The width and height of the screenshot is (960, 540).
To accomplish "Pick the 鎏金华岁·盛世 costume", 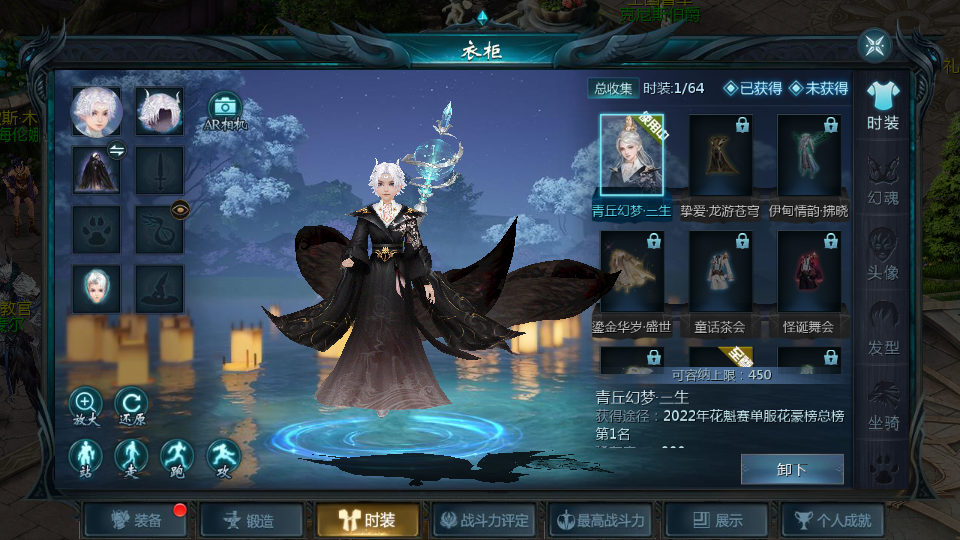I will (x=632, y=273).
